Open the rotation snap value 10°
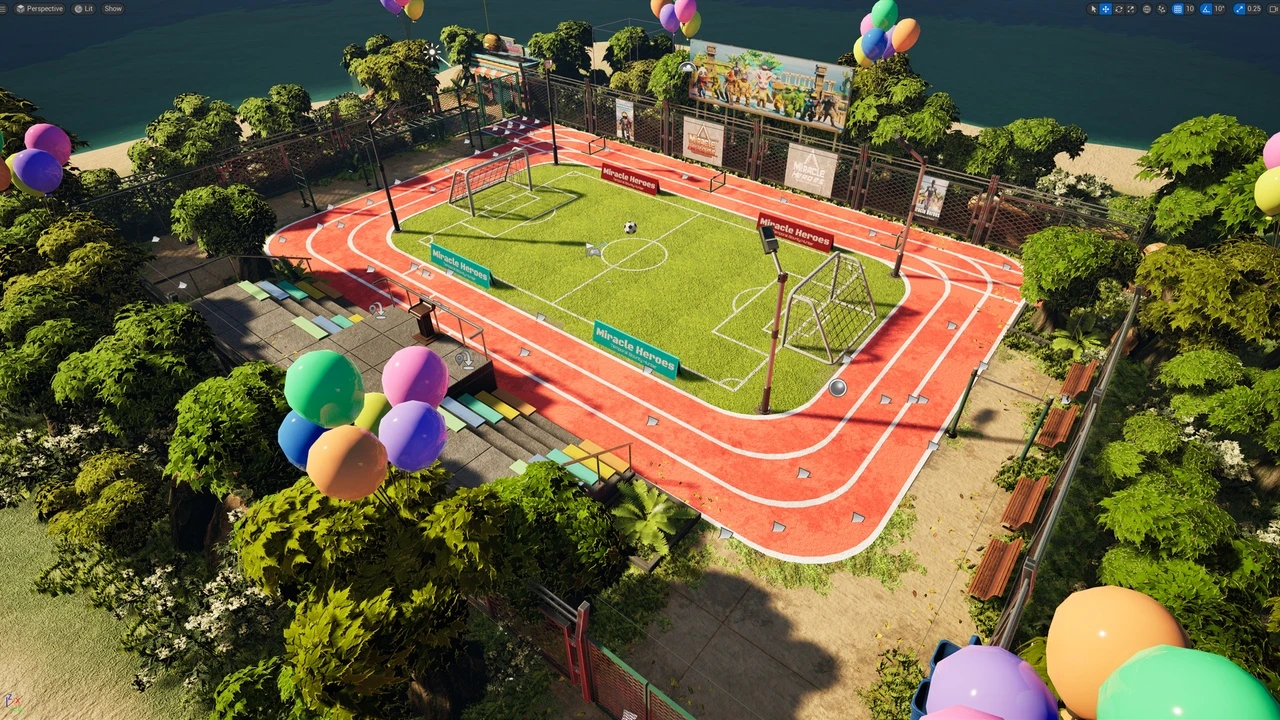The width and height of the screenshot is (1280, 720). (1219, 9)
